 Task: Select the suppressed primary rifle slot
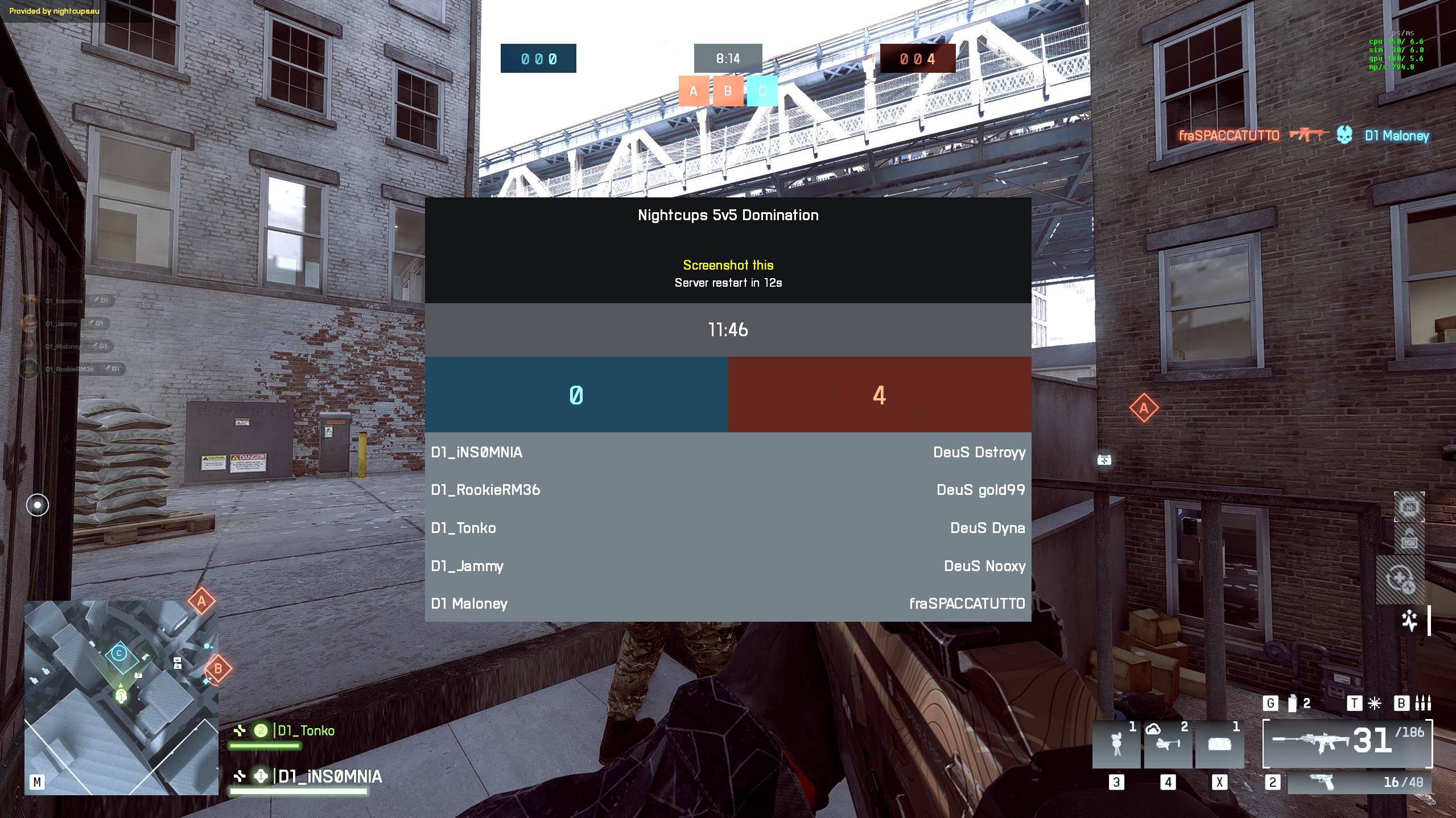(1346, 743)
